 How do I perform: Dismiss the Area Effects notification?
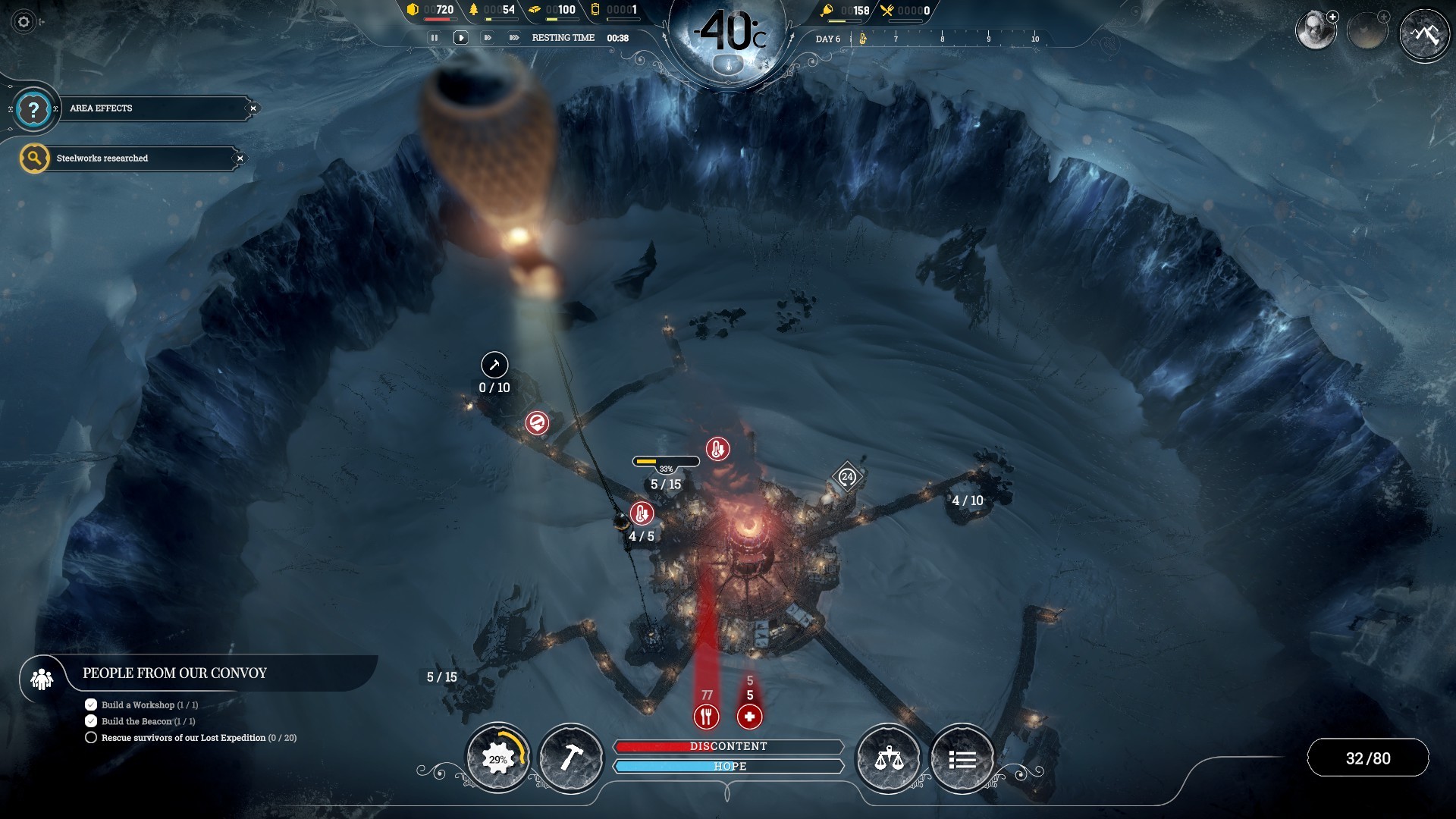253,108
